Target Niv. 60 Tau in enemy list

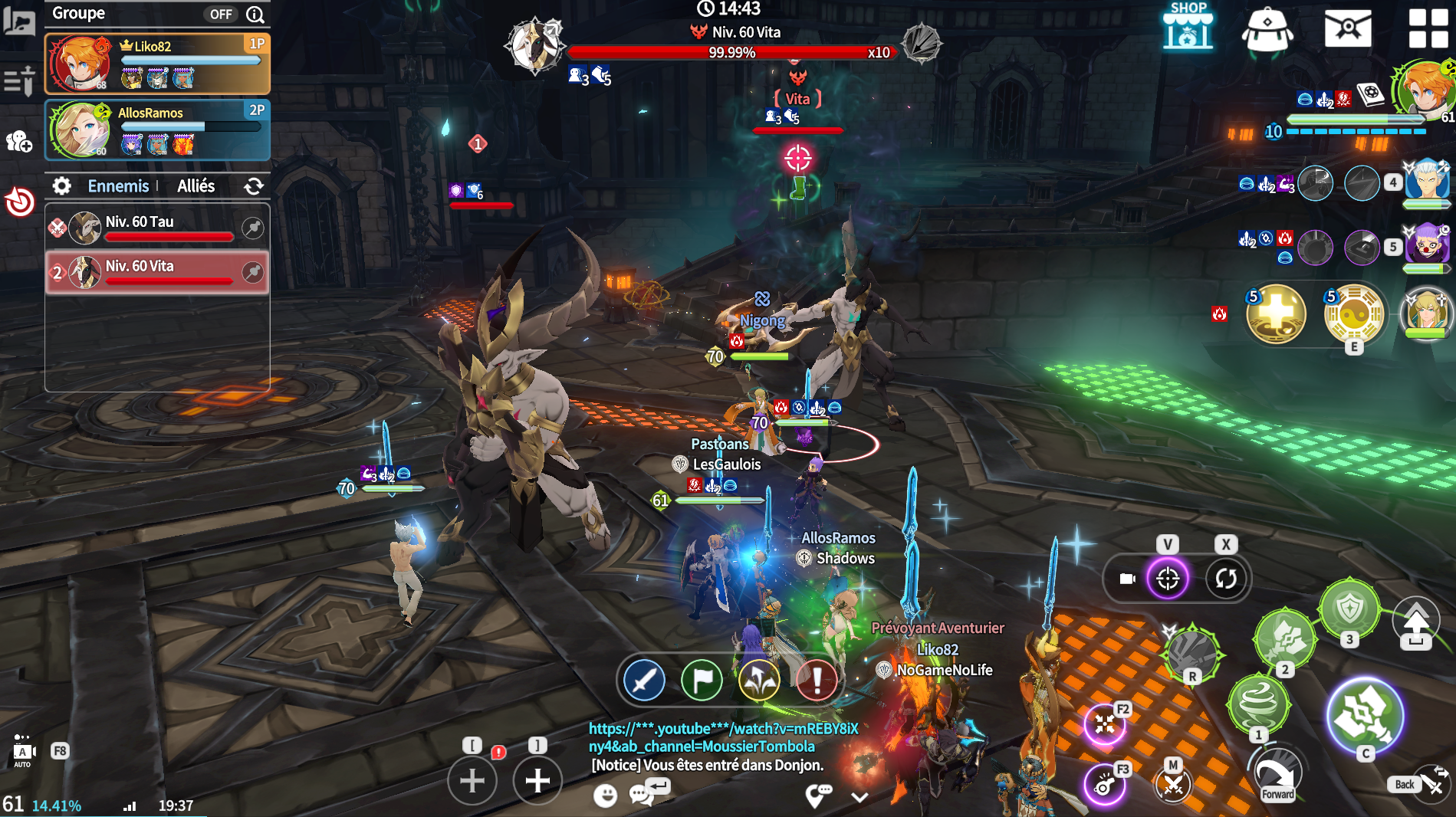pyautogui.click(x=157, y=228)
